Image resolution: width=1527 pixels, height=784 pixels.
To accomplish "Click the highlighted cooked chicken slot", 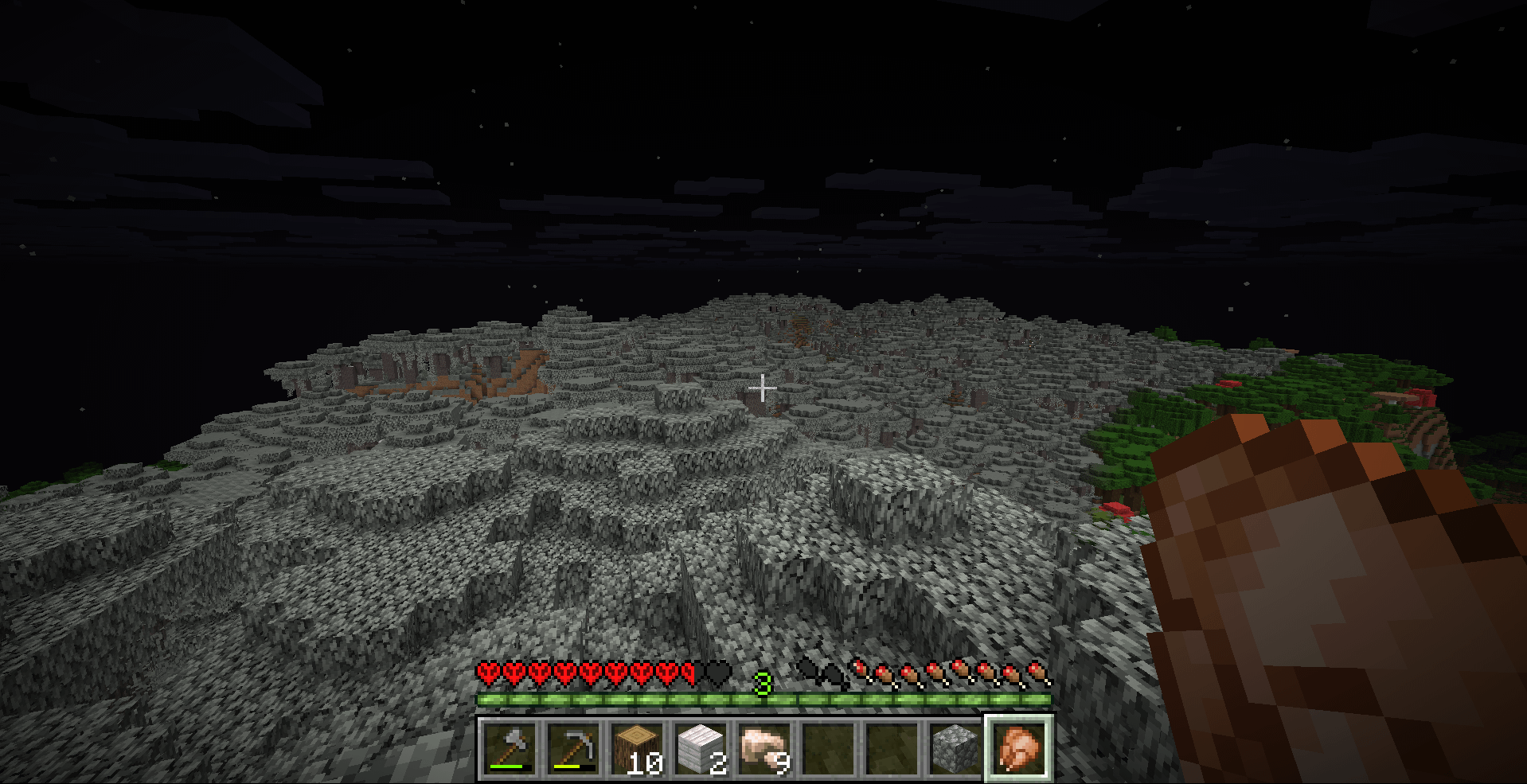I will (x=1019, y=748).
